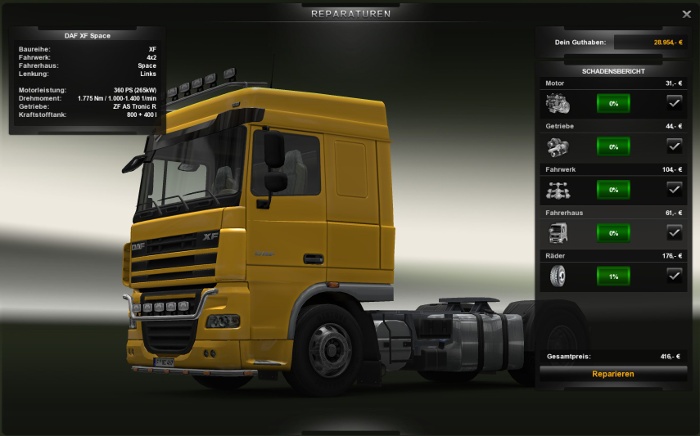Viewport: 700px width, 436px height.
Task: Toggle the Fahrwerk repair checkbox
Action: click(674, 189)
